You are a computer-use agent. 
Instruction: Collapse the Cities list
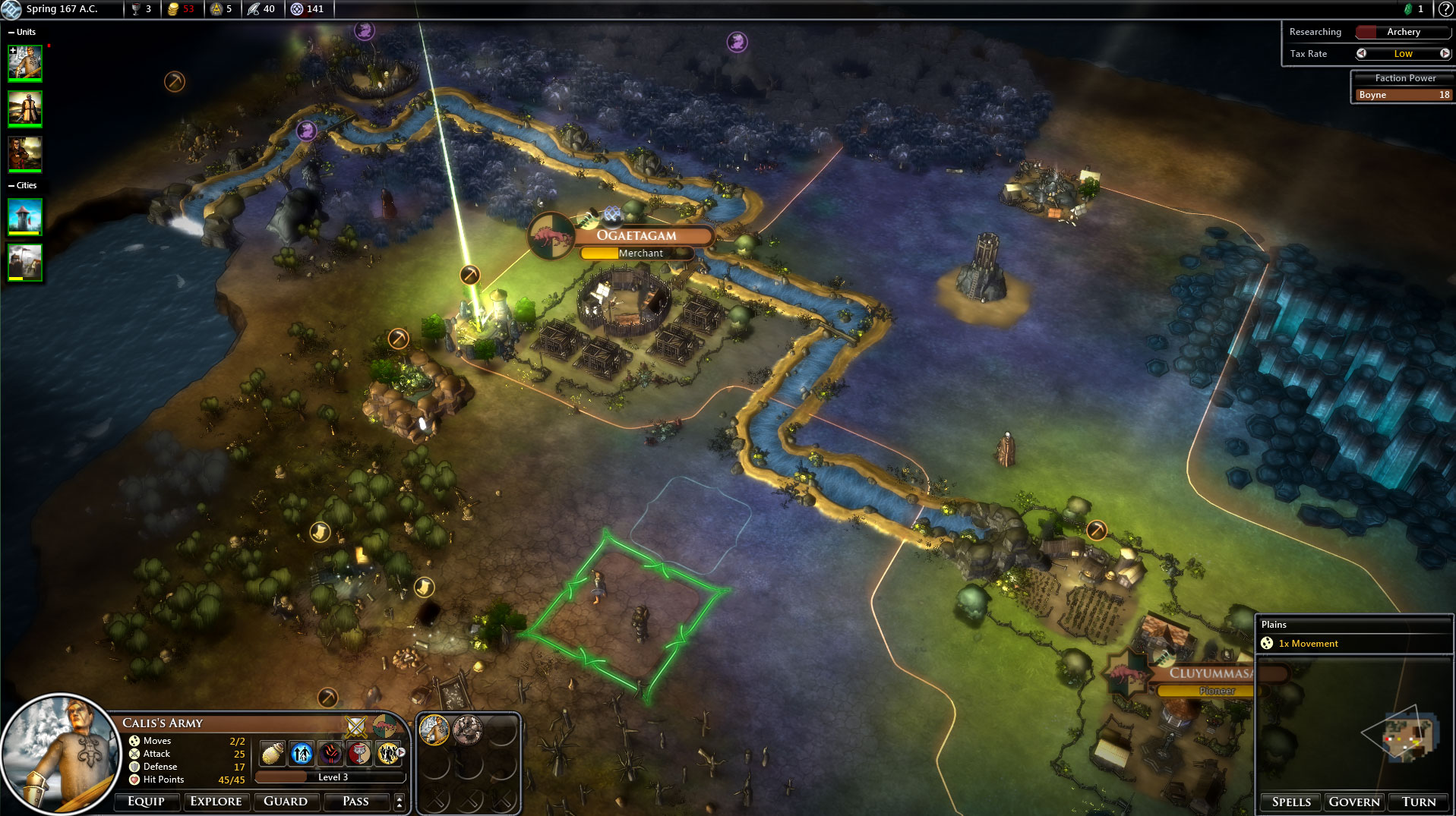[x=11, y=185]
